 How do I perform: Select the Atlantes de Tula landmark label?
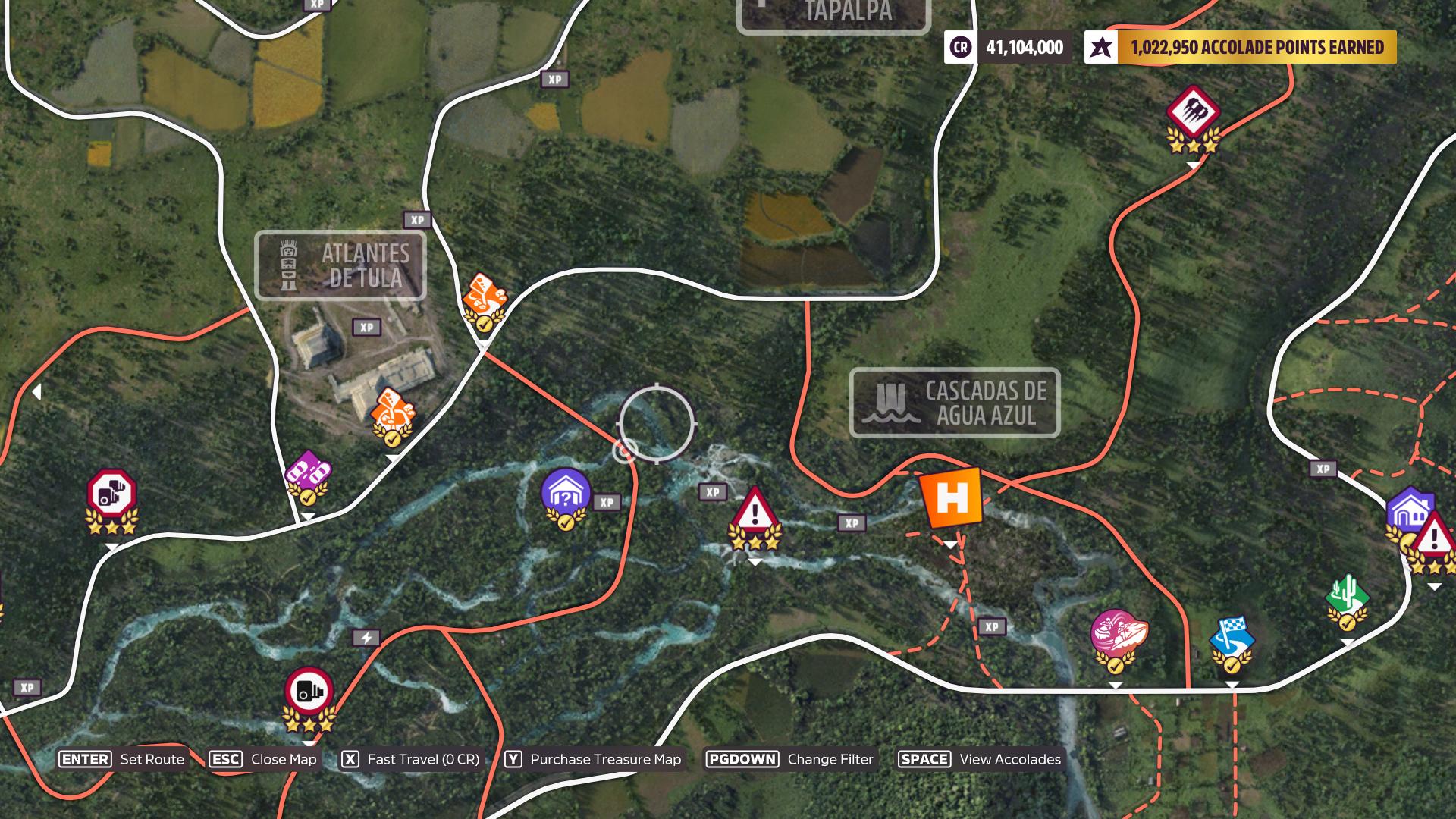pyautogui.click(x=340, y=265)
